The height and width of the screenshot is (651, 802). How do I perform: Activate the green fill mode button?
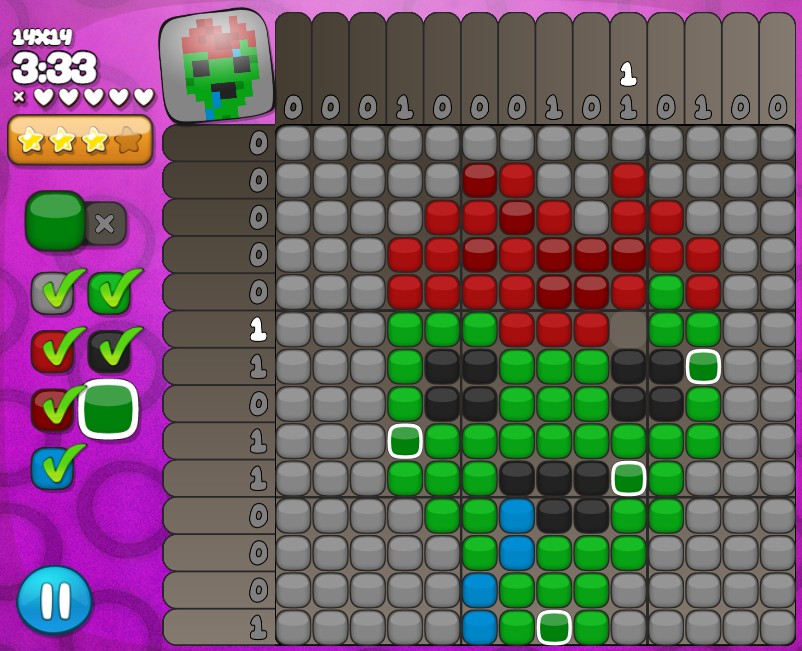point(56,220)
